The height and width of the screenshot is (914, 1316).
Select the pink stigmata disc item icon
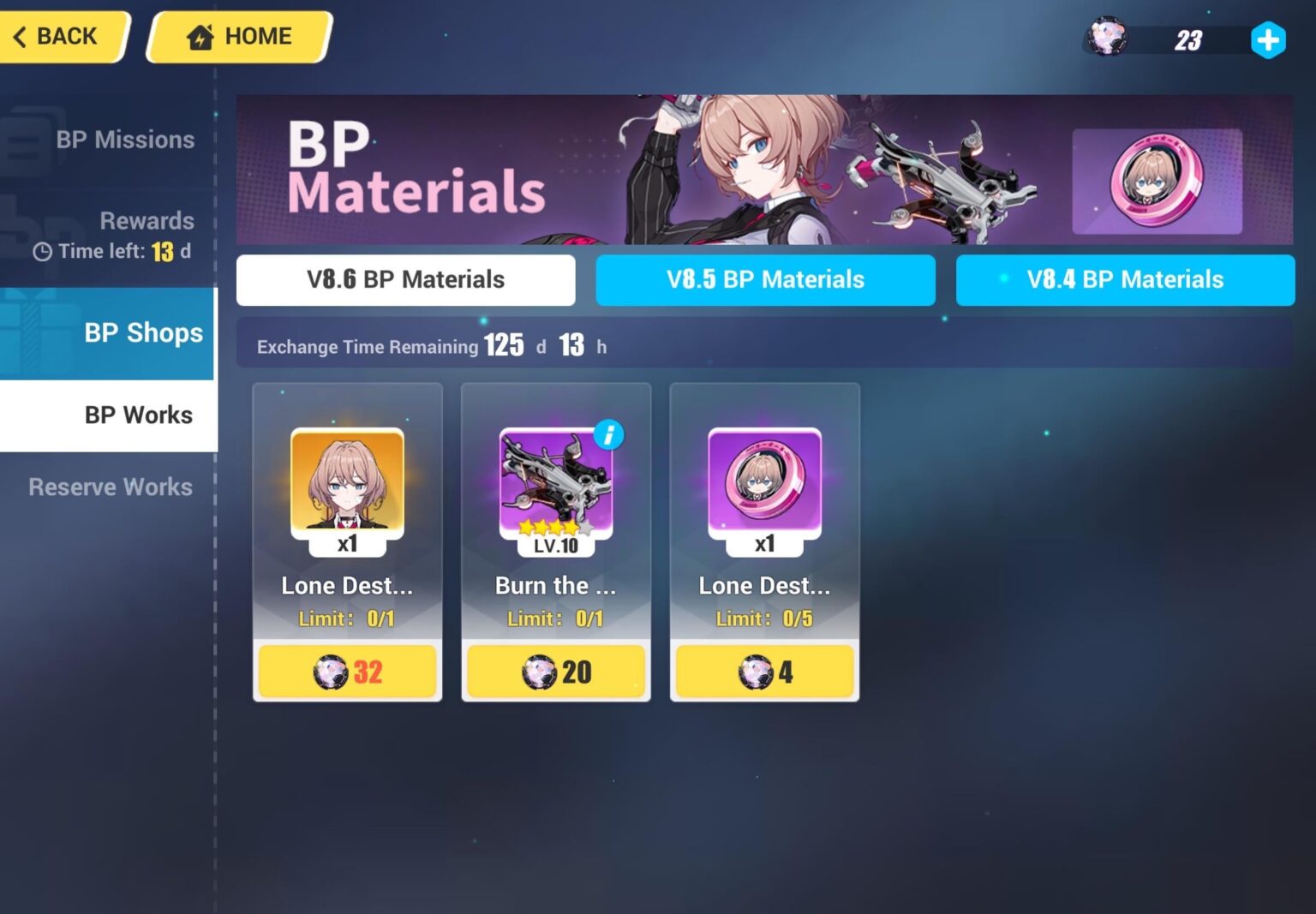coord(763,481)
